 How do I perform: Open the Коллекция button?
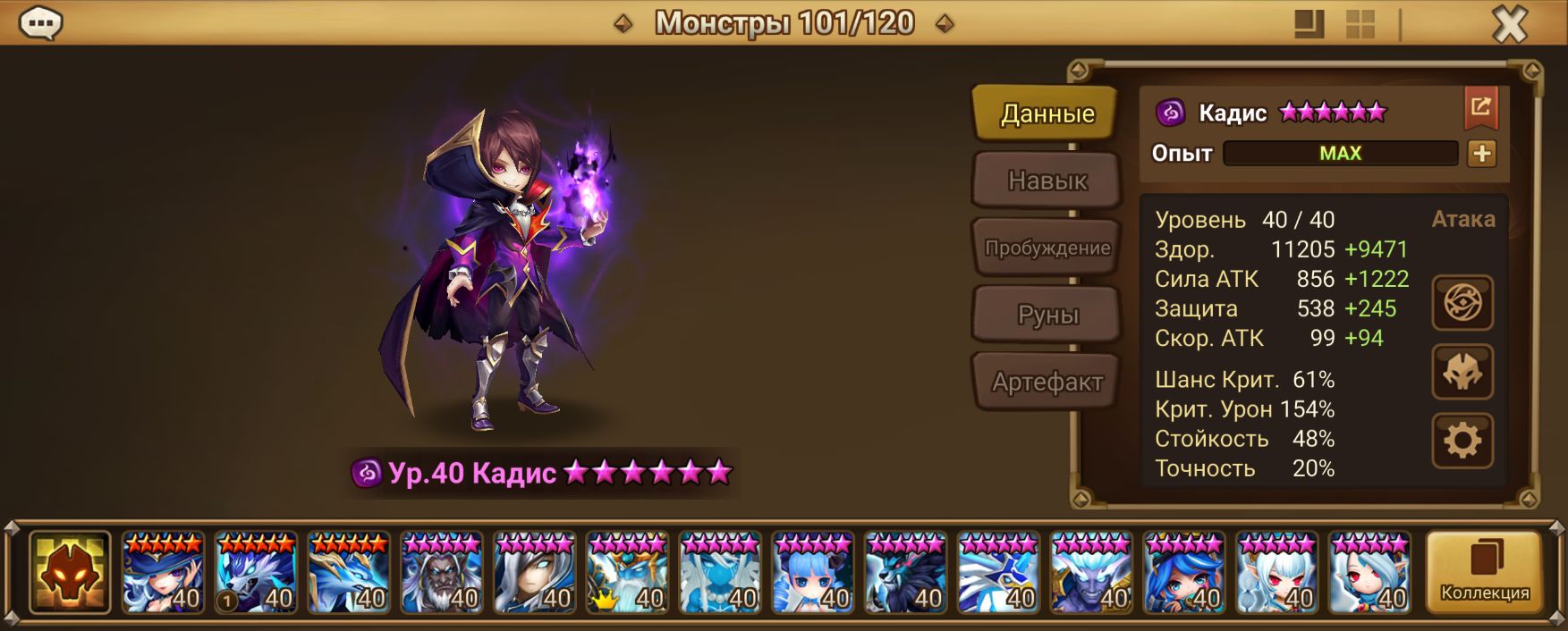(1484, 573)
